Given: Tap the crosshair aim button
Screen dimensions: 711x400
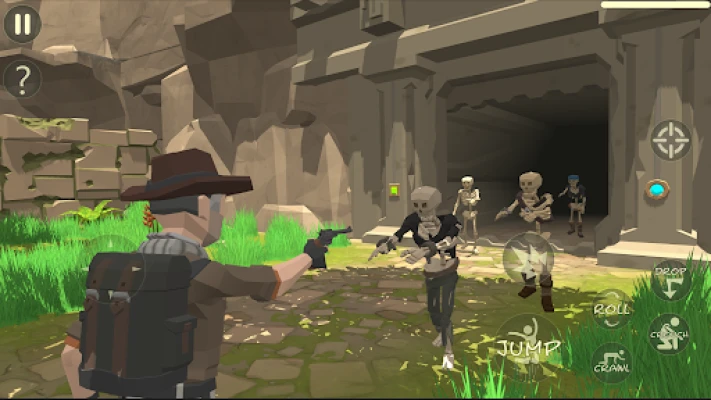Looking at the screenshot, I should (x=670, y=140).
